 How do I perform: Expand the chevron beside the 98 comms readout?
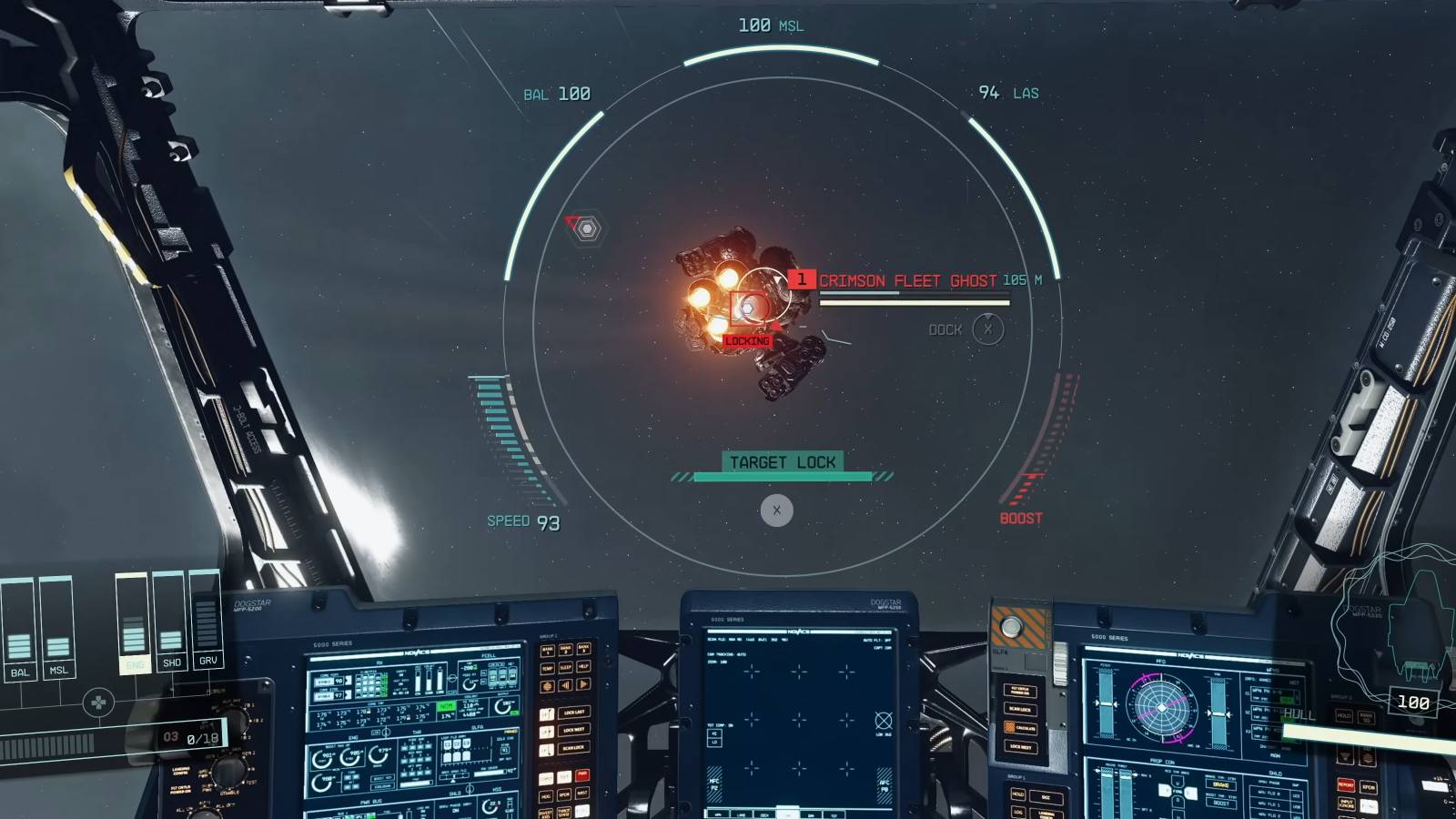click(348, 681)
